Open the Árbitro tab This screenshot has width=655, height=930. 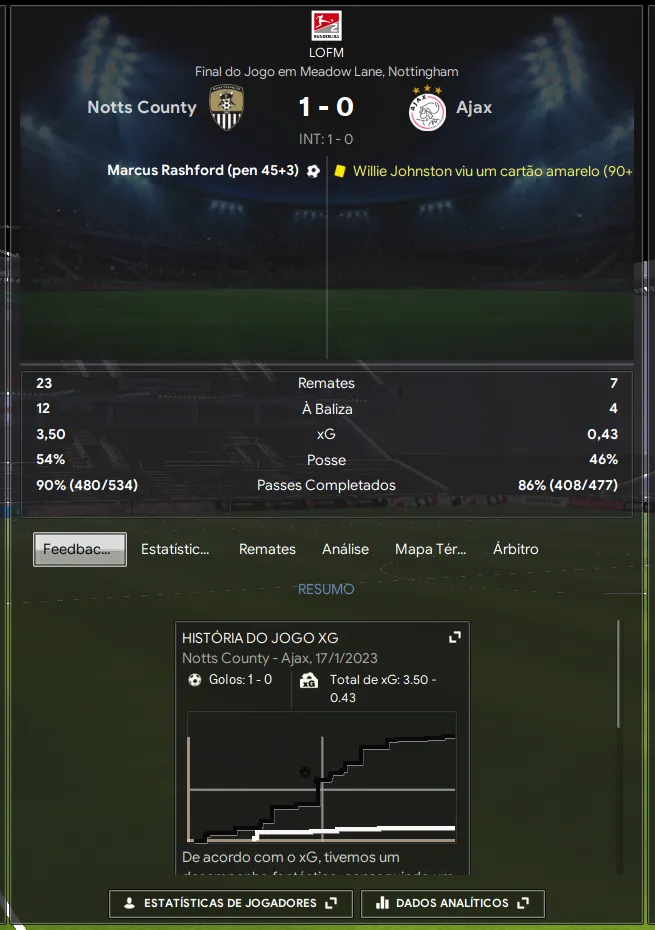pos(515,549)
